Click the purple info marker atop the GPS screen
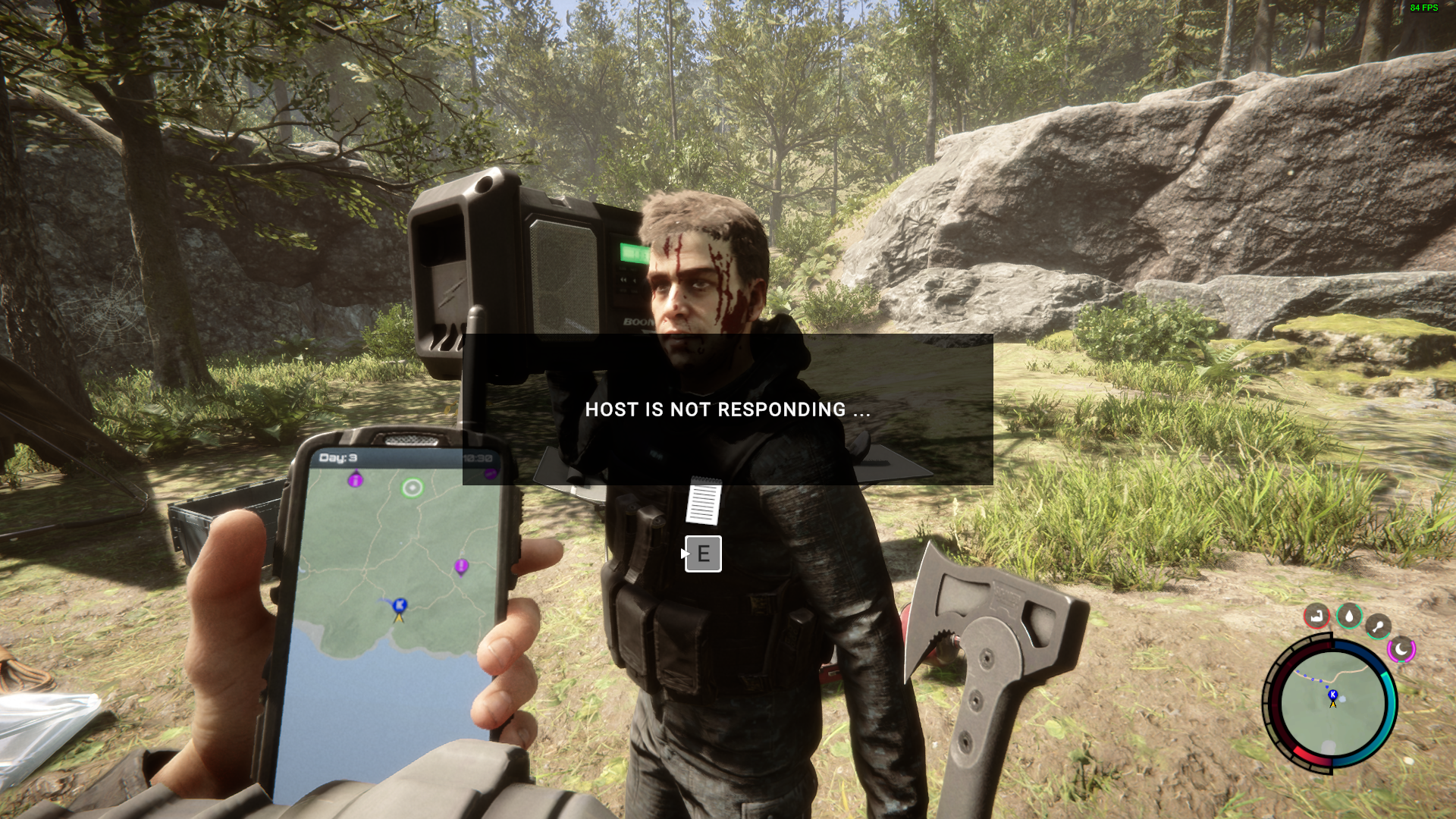The height and width of the screenshot is (819, 1456). click(355, 479)
